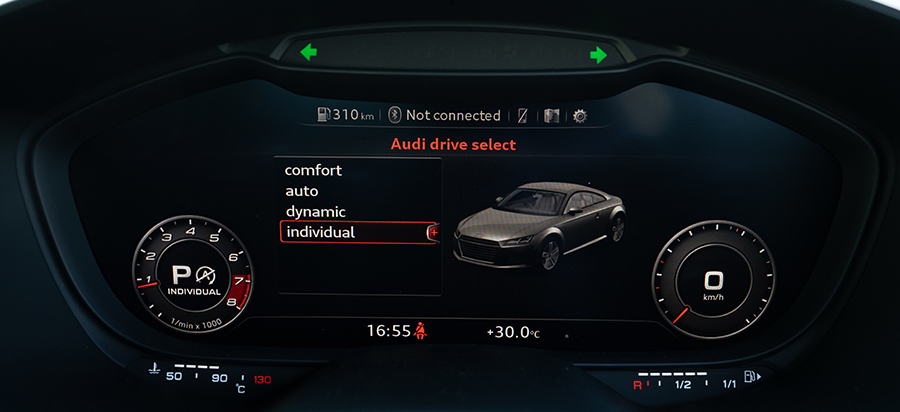Expand the individual mode plus button
This screenshot has width=900, height=412.
(x=433, y=232)
